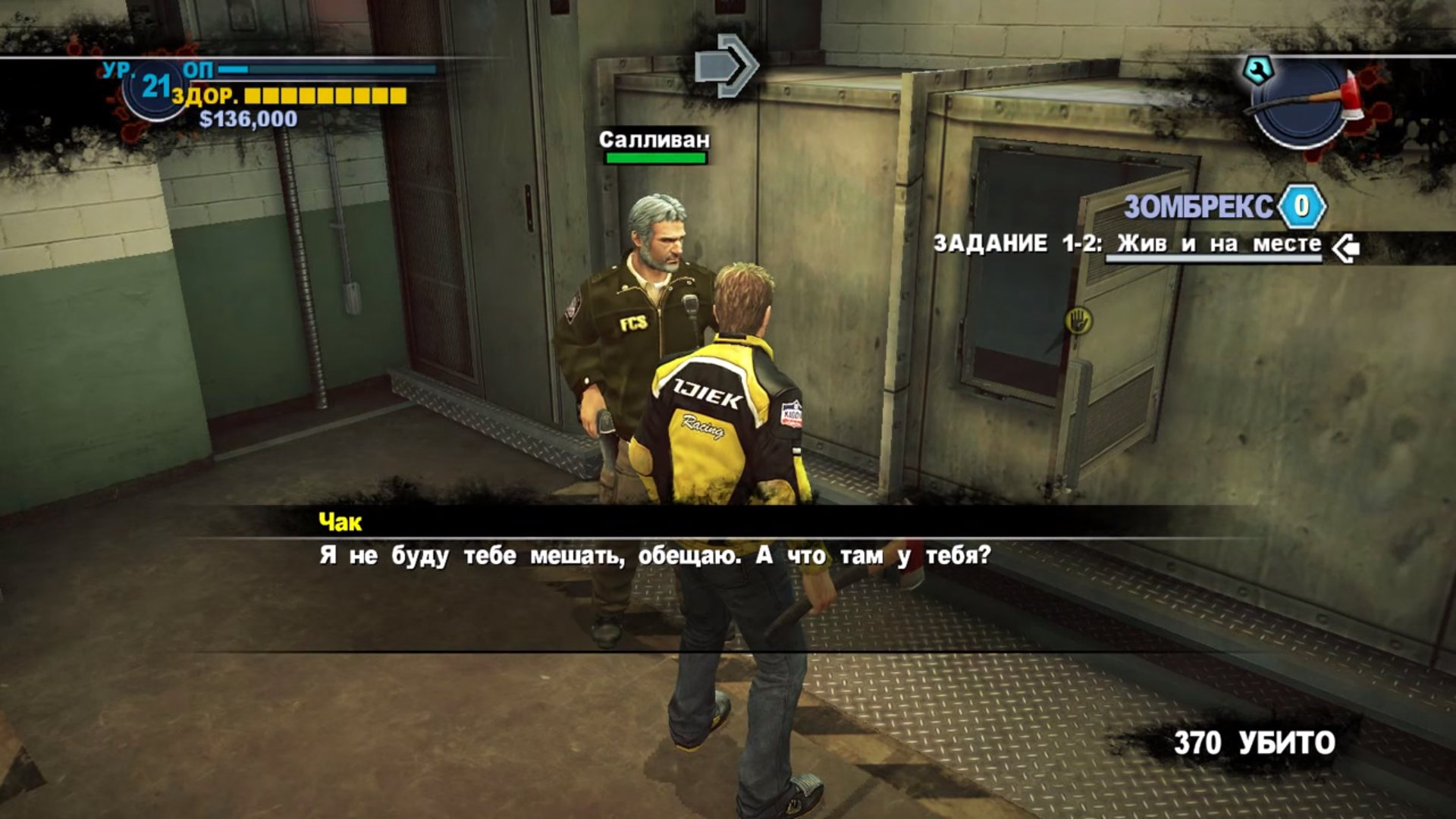Click the level 21 badge
Screen dimensions: 1456x819
155,88
